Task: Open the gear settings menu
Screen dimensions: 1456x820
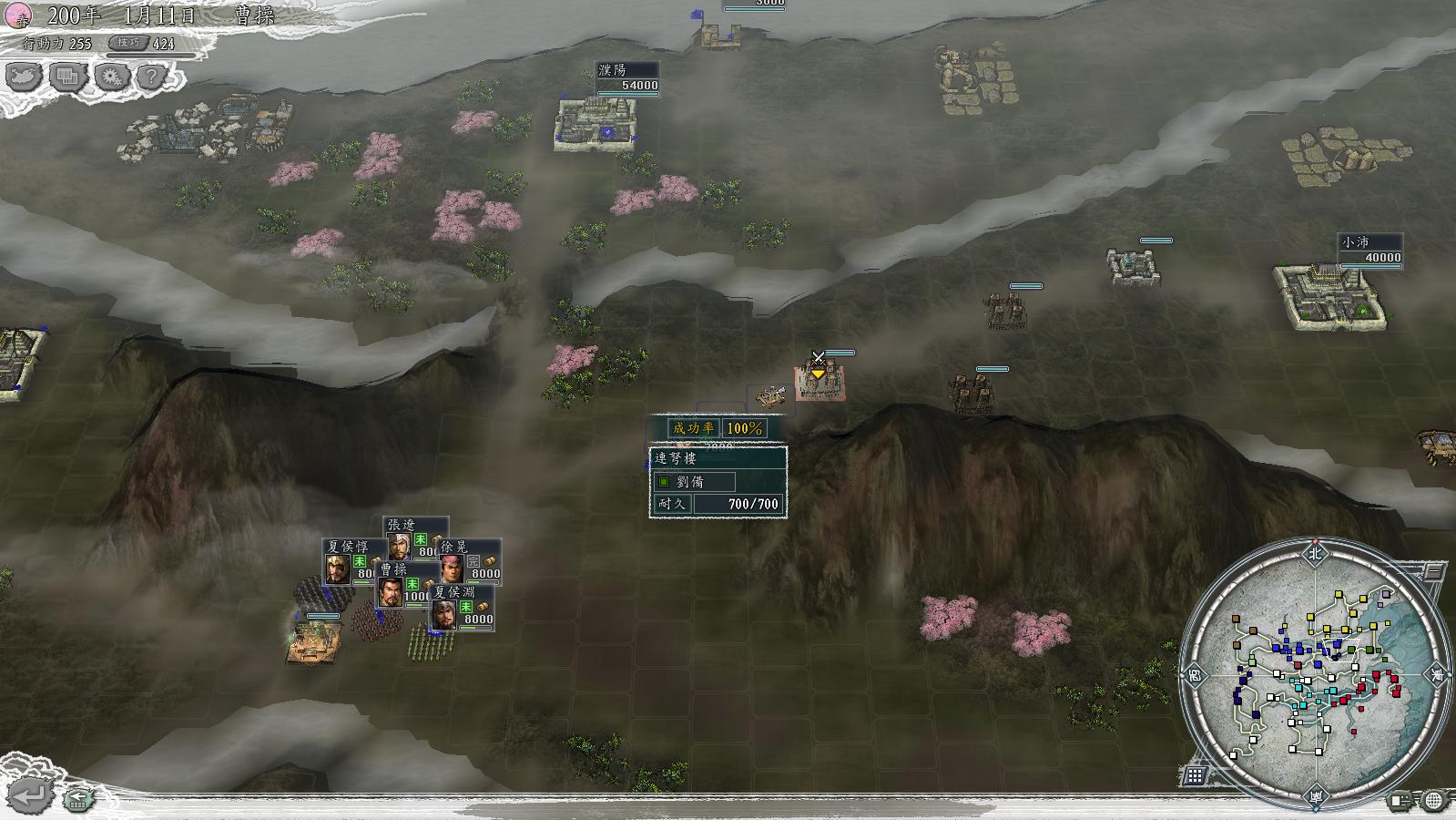Action: tap(111, 77)
